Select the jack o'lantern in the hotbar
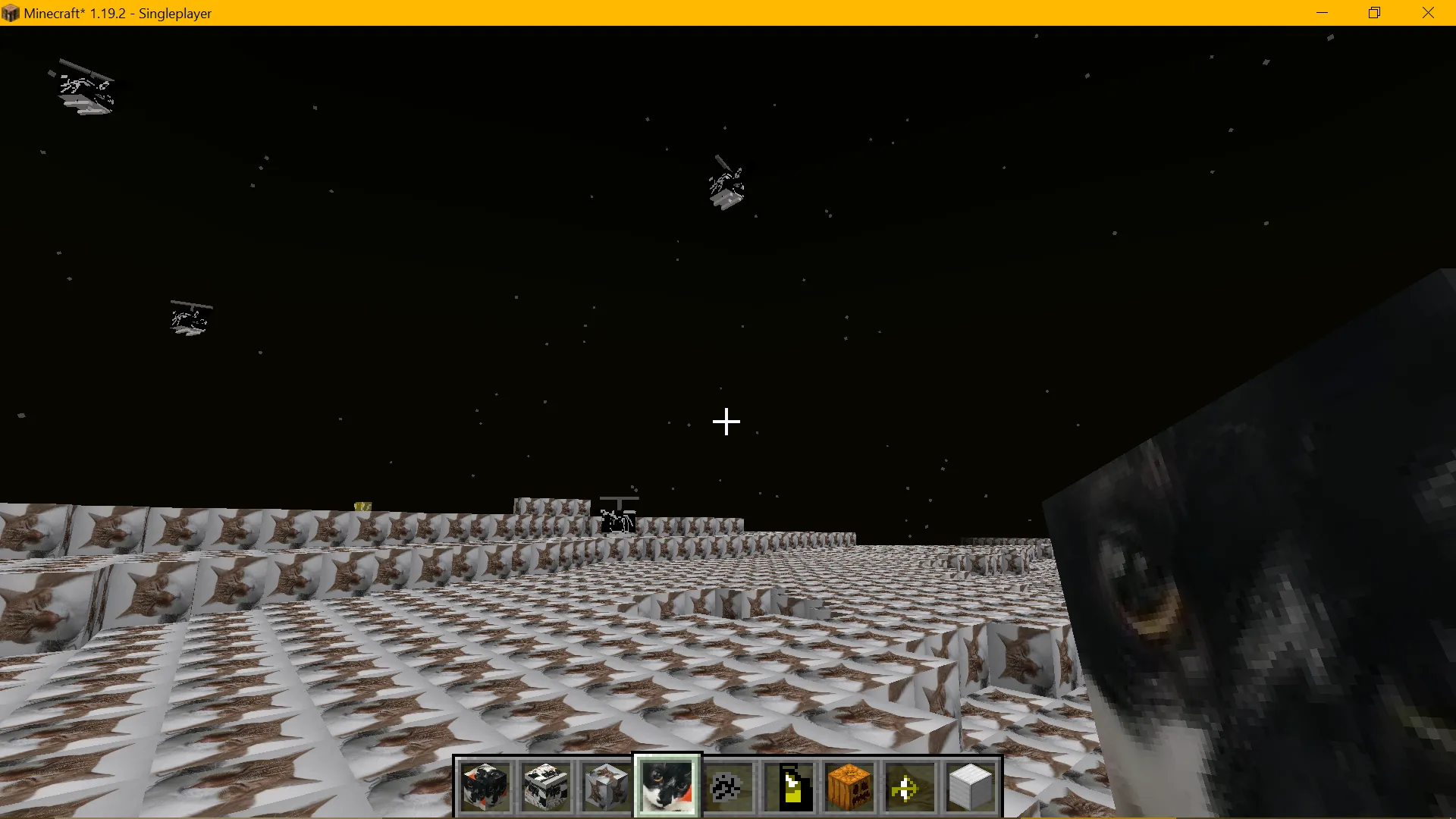The image size is (1456, 819). tap(849, 786)
